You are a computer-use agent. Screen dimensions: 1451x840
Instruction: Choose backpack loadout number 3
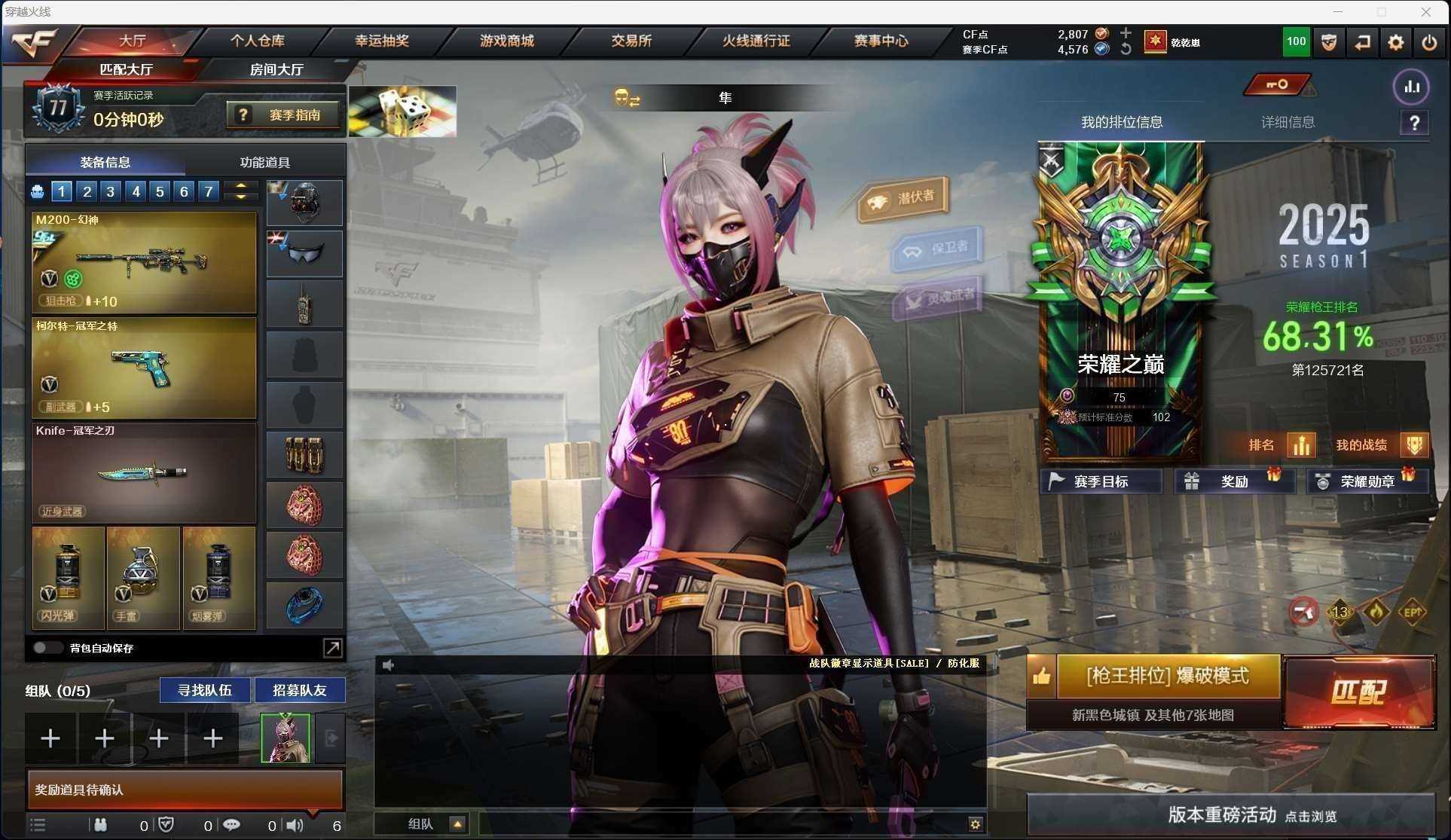coord(111,191)
